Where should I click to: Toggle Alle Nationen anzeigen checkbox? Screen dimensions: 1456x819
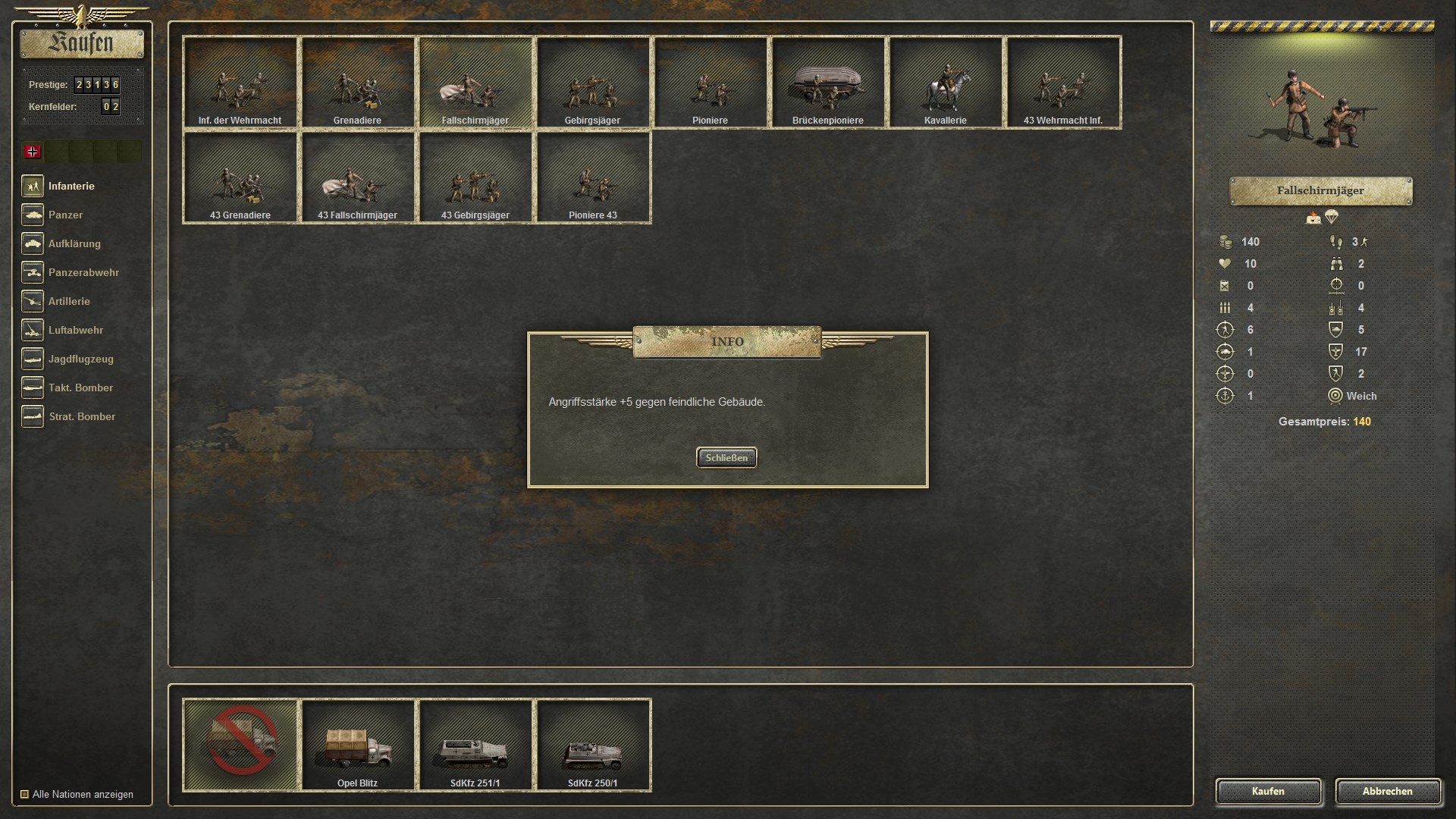point(25,794)
